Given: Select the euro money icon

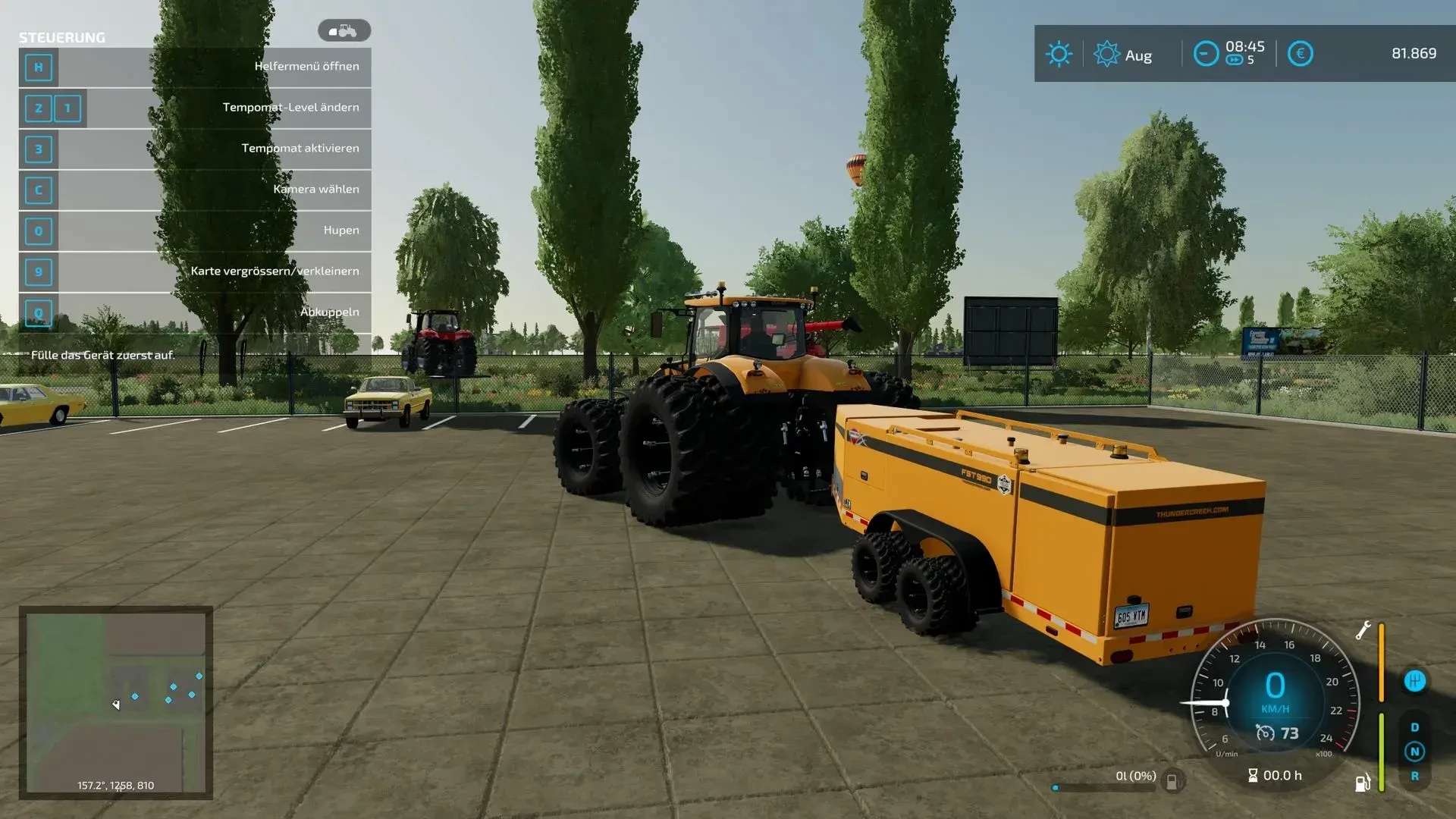Looking at the screenshot, I should pyautogui.click(x=1300, y=54).
